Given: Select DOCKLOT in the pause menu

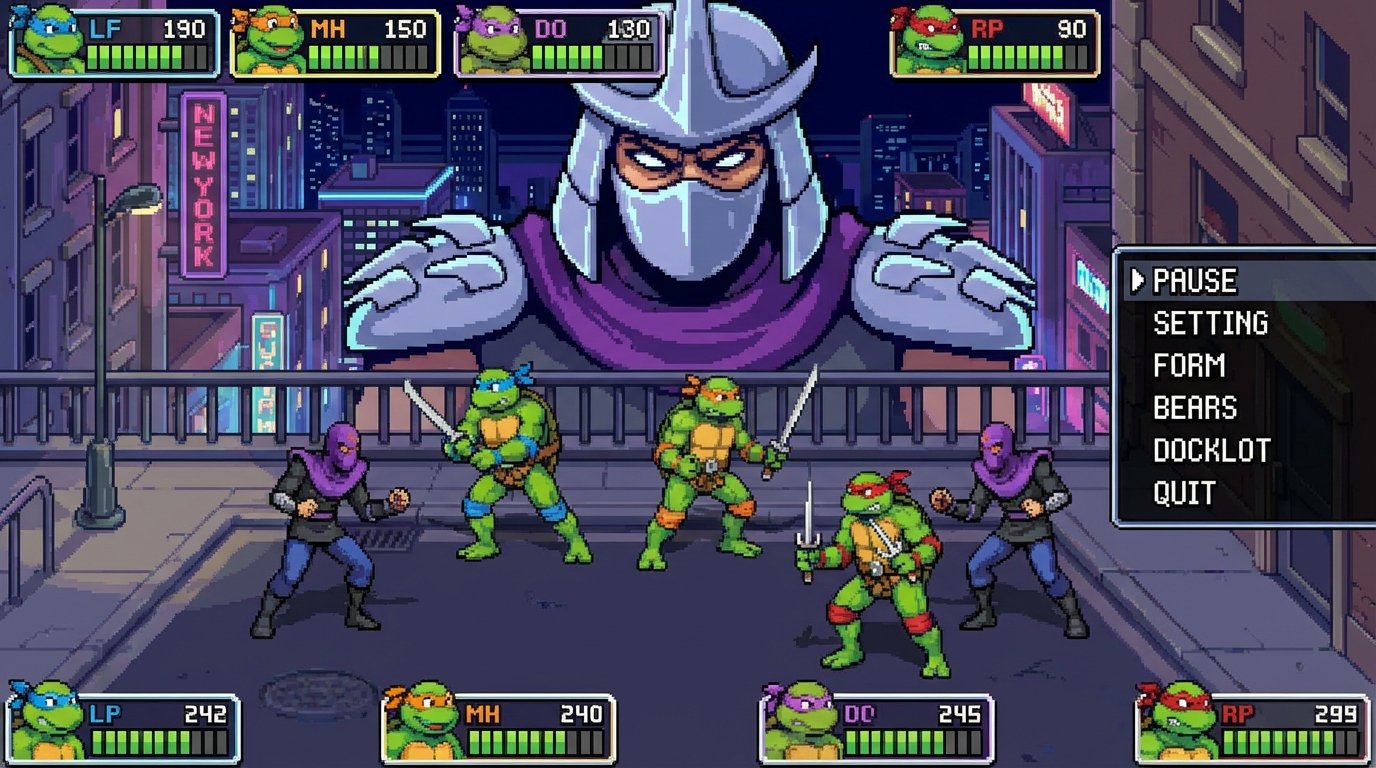Looking at the screenshot, I should (x=1212, y=450).
